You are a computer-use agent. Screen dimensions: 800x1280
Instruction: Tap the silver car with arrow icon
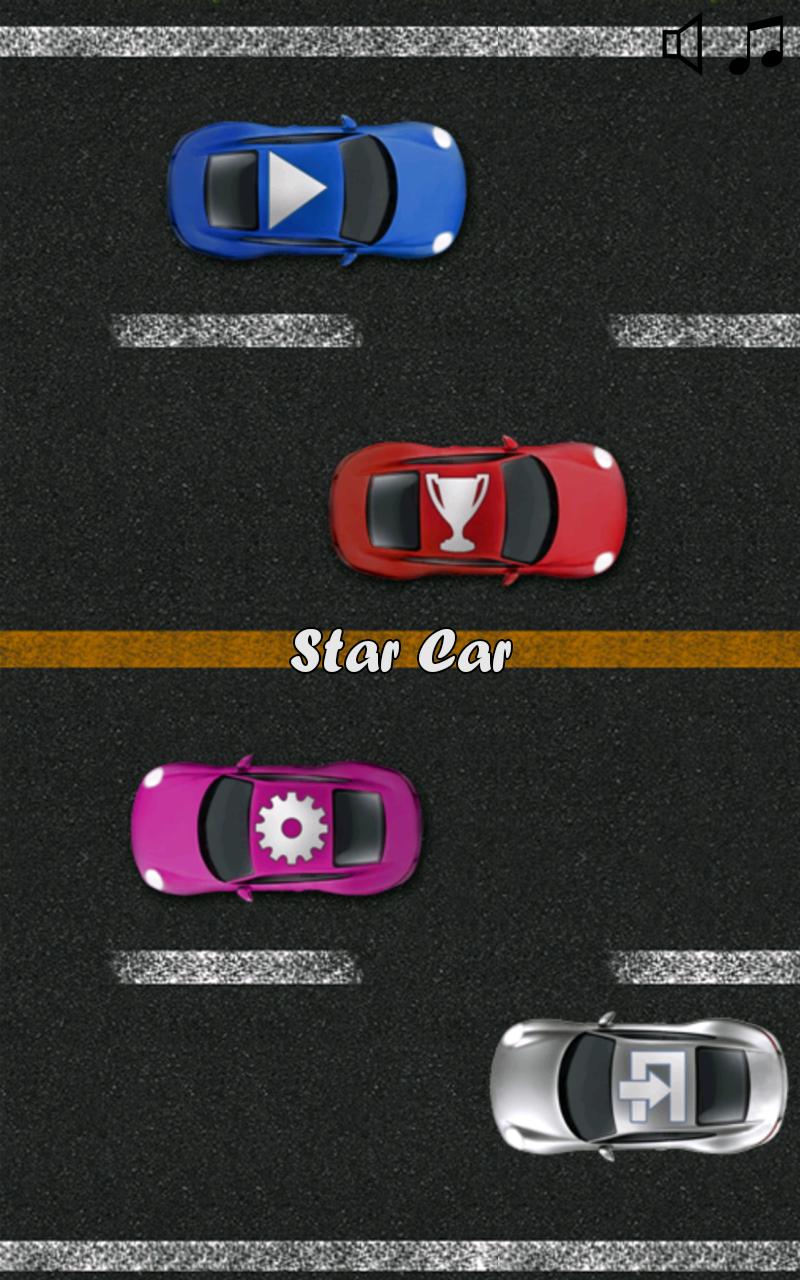pos(638,1086)
